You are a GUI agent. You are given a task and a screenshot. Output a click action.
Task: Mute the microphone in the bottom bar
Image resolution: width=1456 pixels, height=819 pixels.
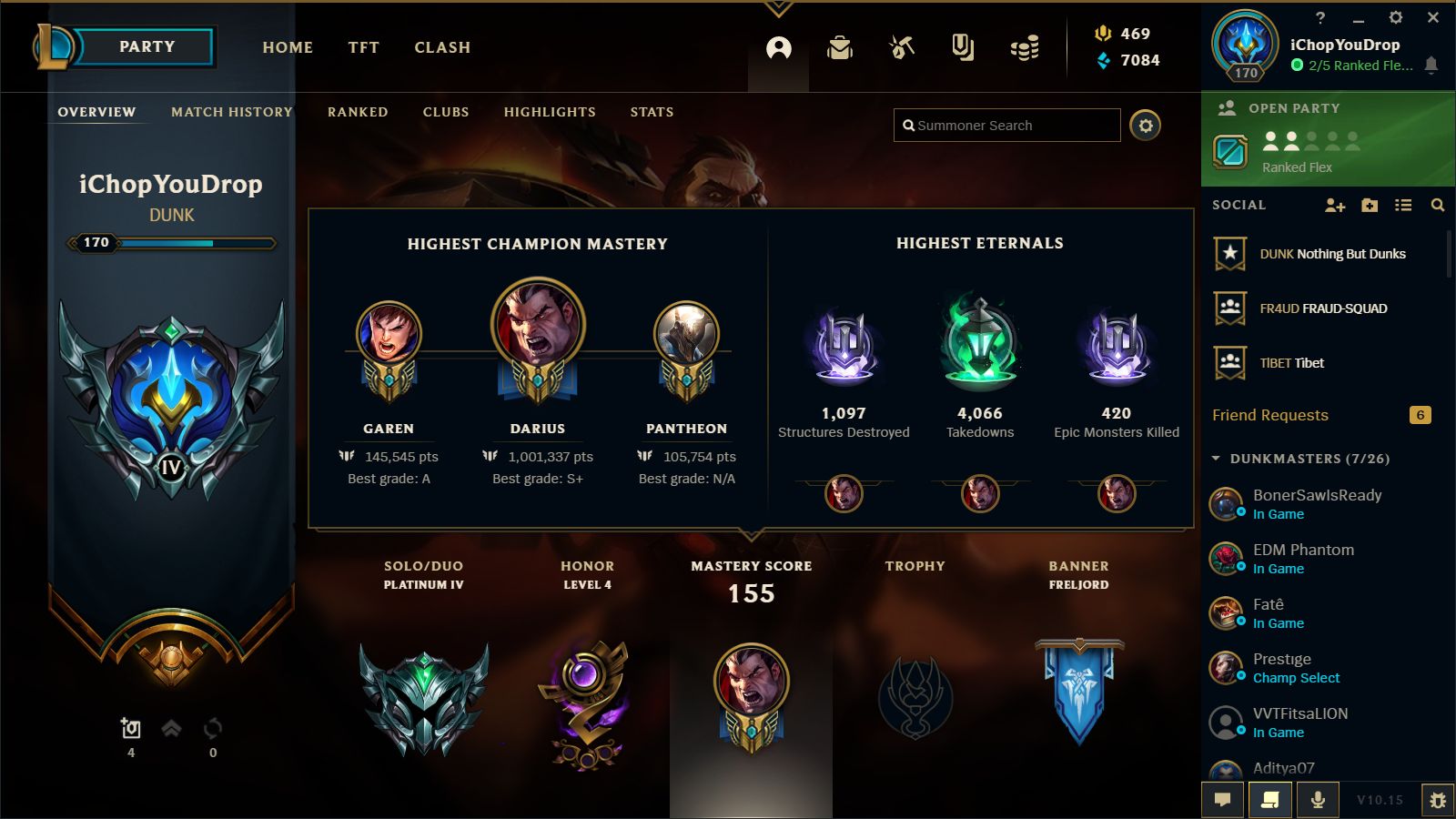coord(1317,801)
